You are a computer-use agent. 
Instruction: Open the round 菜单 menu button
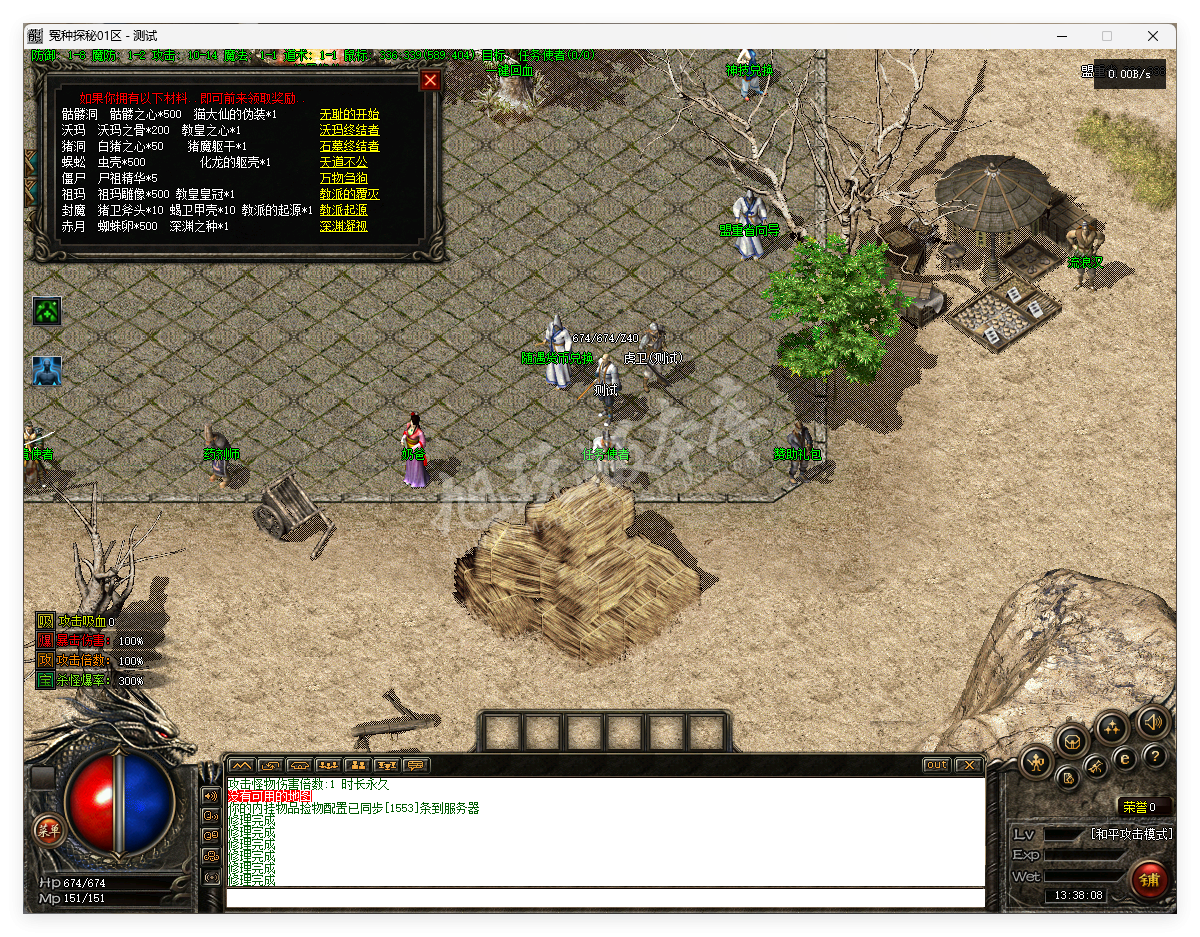click(x=48, y=828)
